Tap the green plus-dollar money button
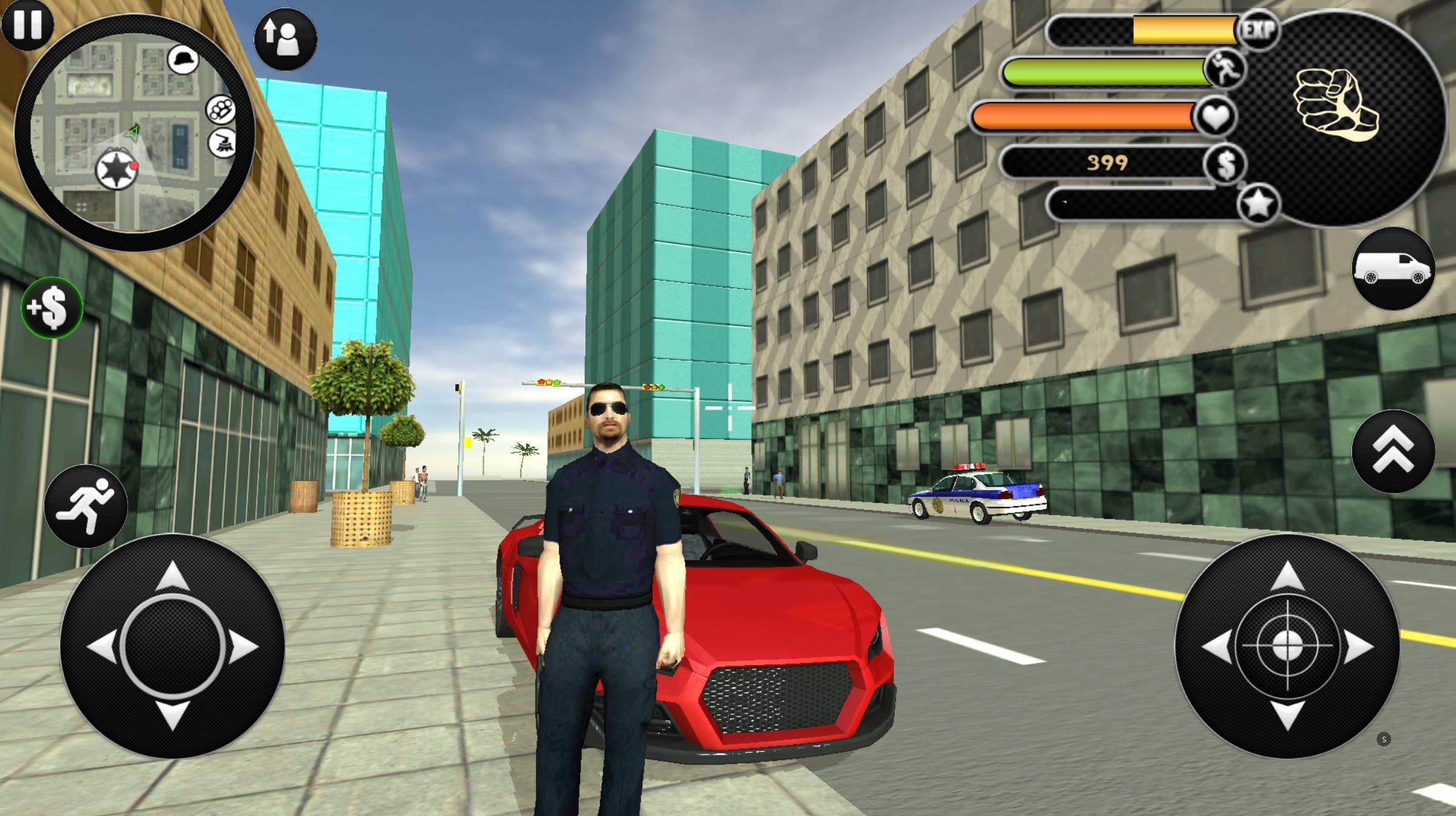The image size is (1456, 816). click(52, 308)
